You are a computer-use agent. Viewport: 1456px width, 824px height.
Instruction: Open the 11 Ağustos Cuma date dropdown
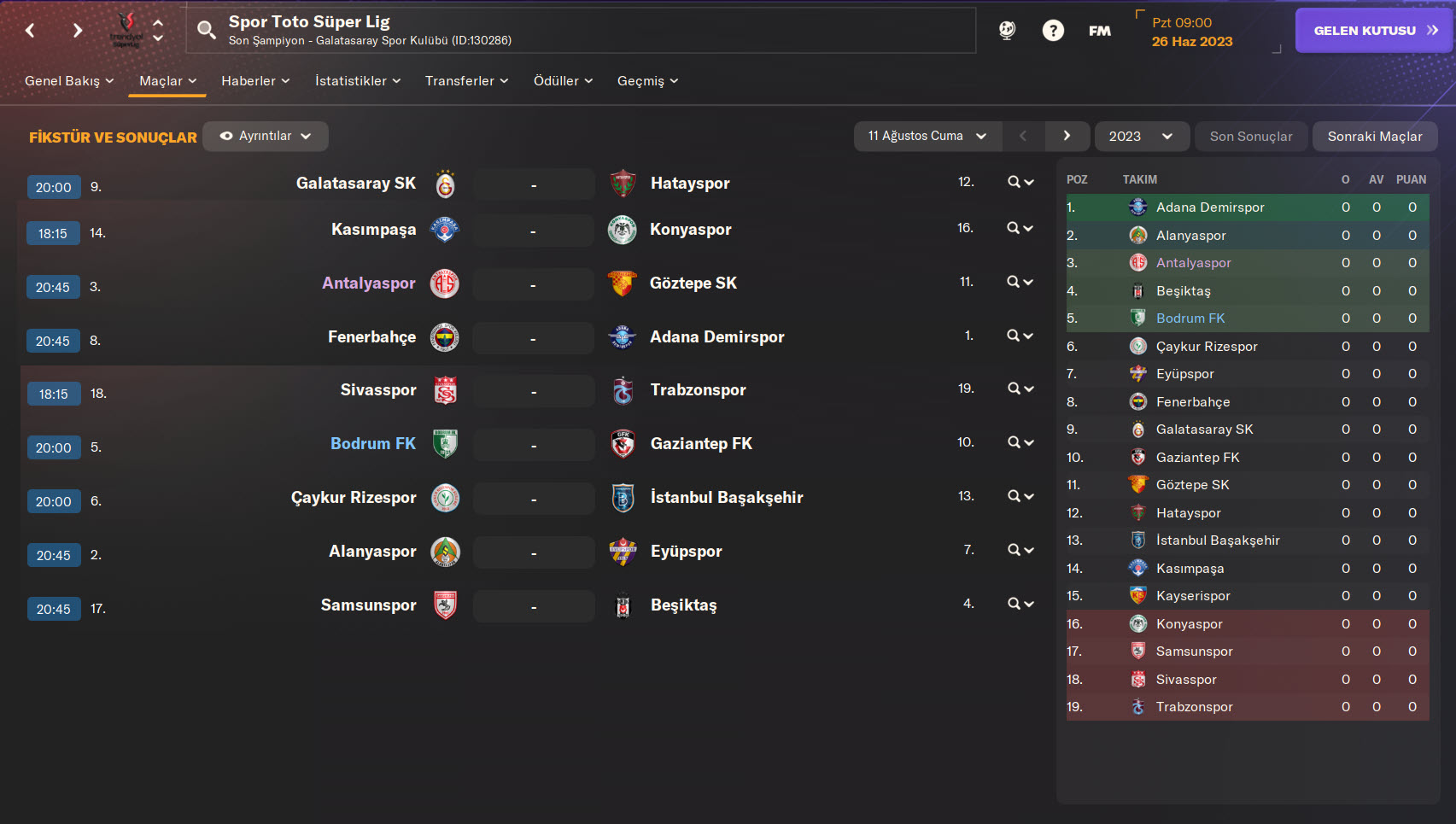coord(927,137)
